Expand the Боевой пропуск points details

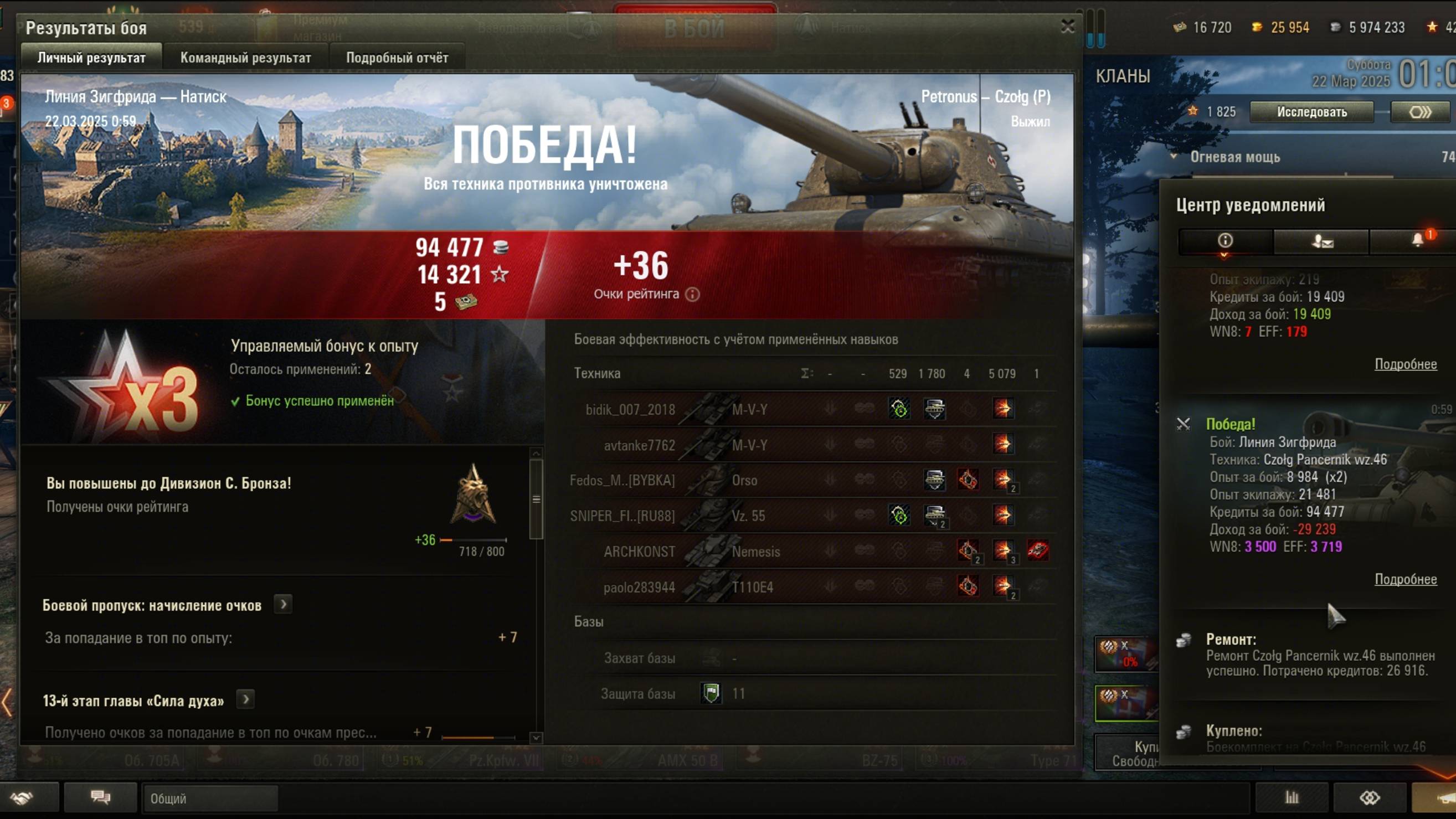pyautogui.click(x=283, y=605)
